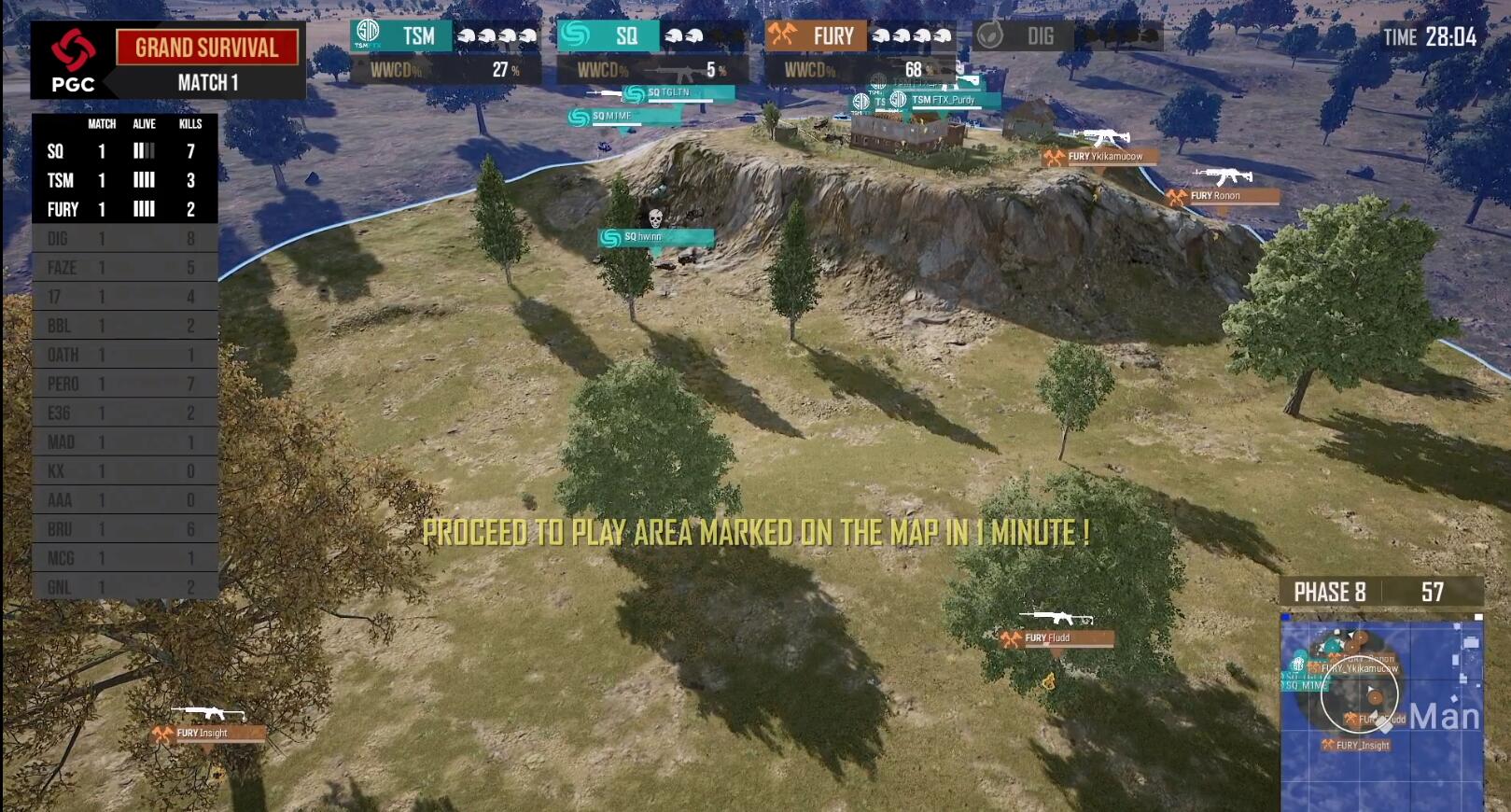
Task: Open the FURY team panel
Action: pyautogui.click(x=859, y=51)
